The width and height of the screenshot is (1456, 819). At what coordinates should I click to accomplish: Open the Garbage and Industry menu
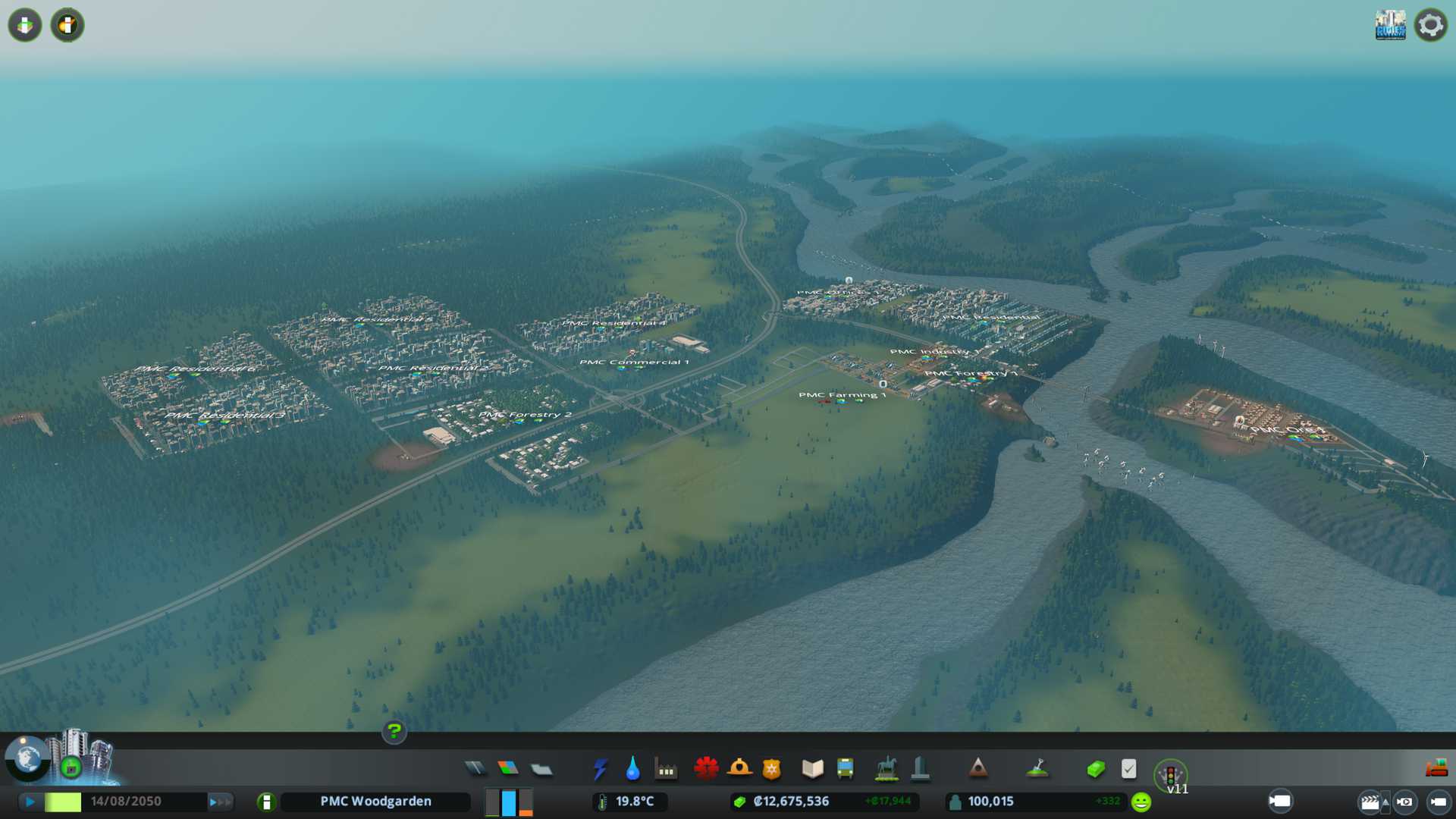pyautogui.click(x=666, y=770)
